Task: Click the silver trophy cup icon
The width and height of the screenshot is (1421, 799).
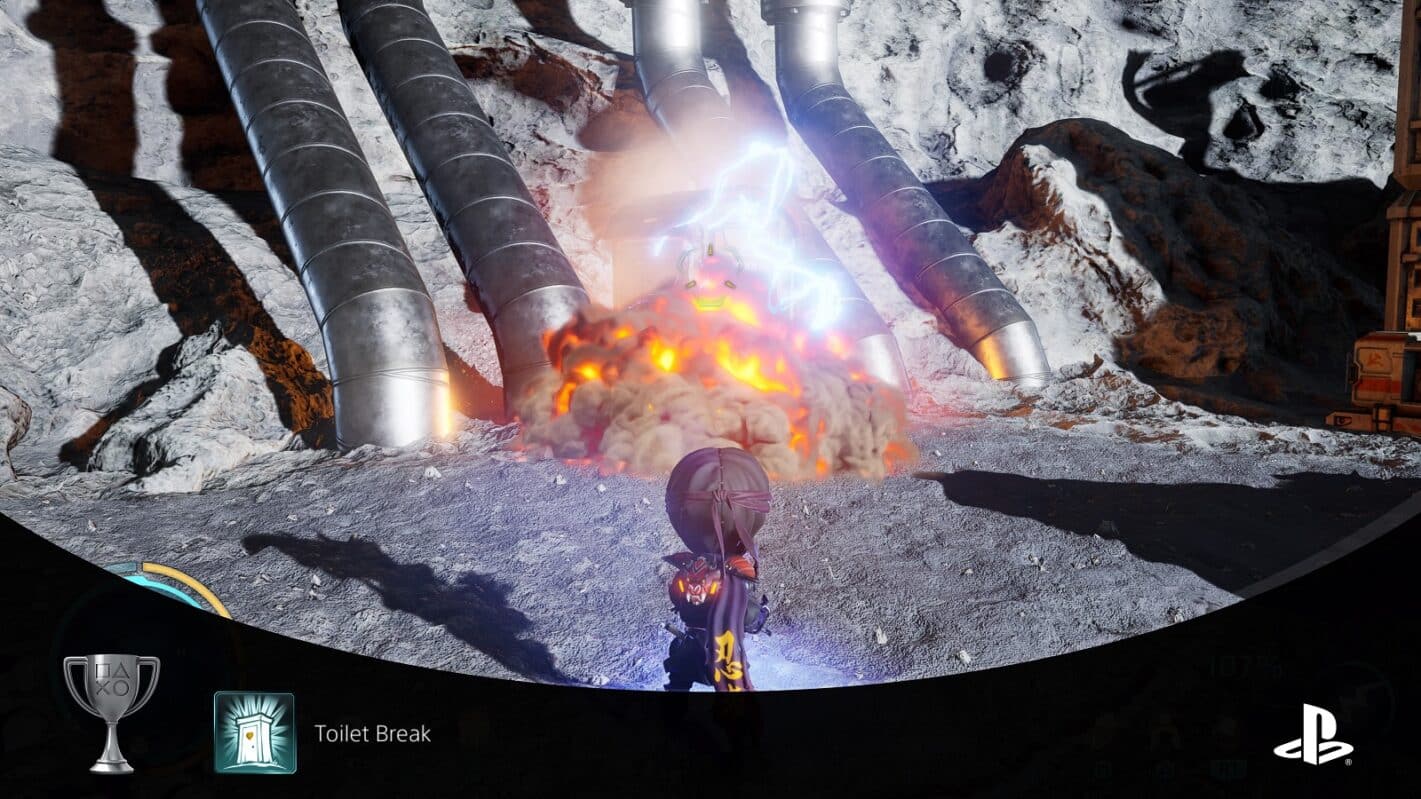Action: click(x=111, y=711)
